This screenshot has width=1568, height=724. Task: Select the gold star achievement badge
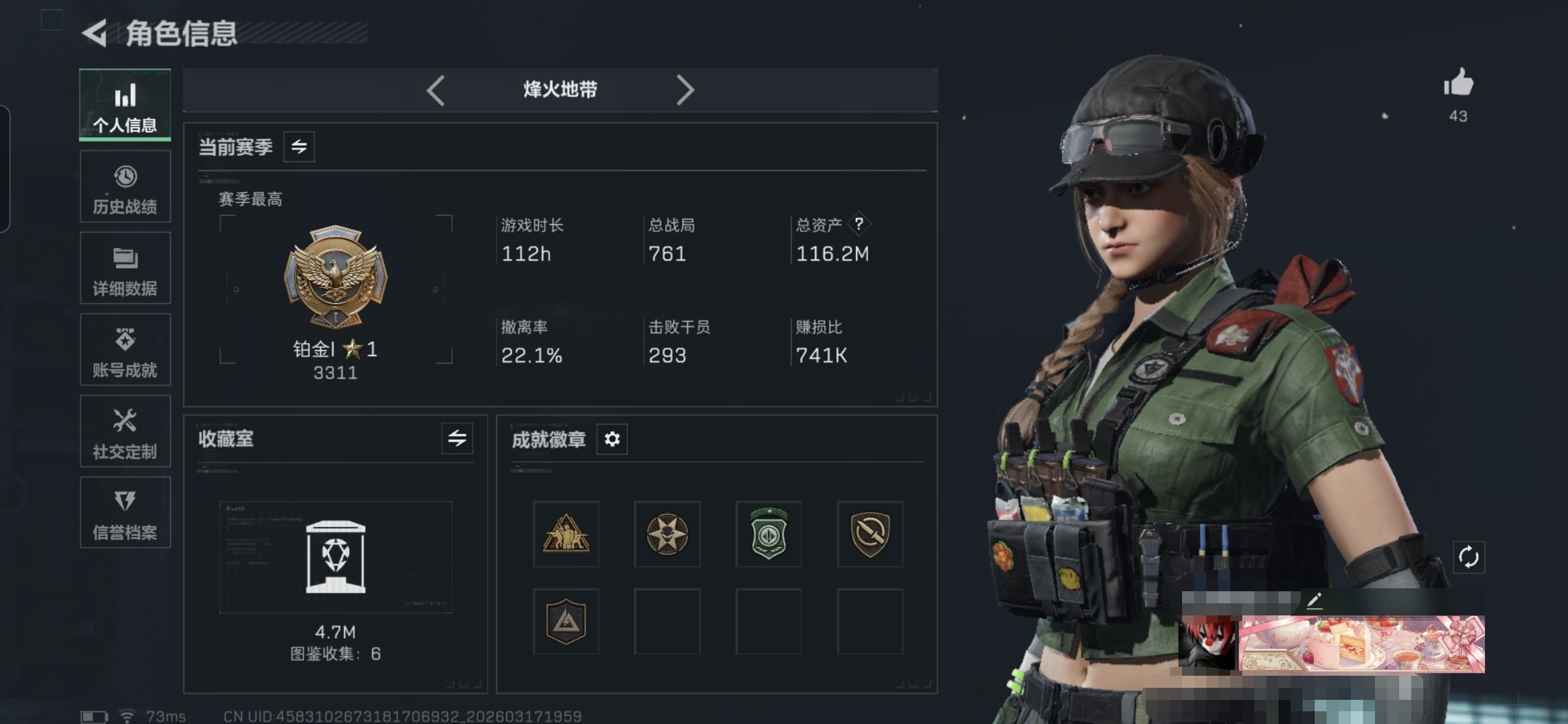[667, 534]
